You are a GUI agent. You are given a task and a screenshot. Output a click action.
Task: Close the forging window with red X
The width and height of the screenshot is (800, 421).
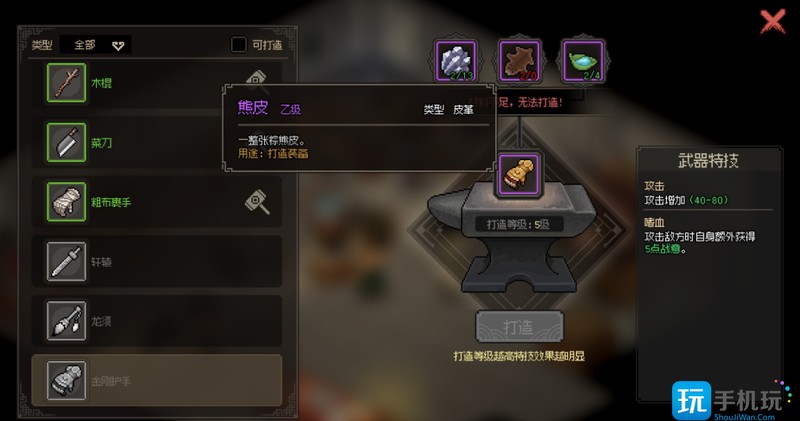click(x=772, y=21)
